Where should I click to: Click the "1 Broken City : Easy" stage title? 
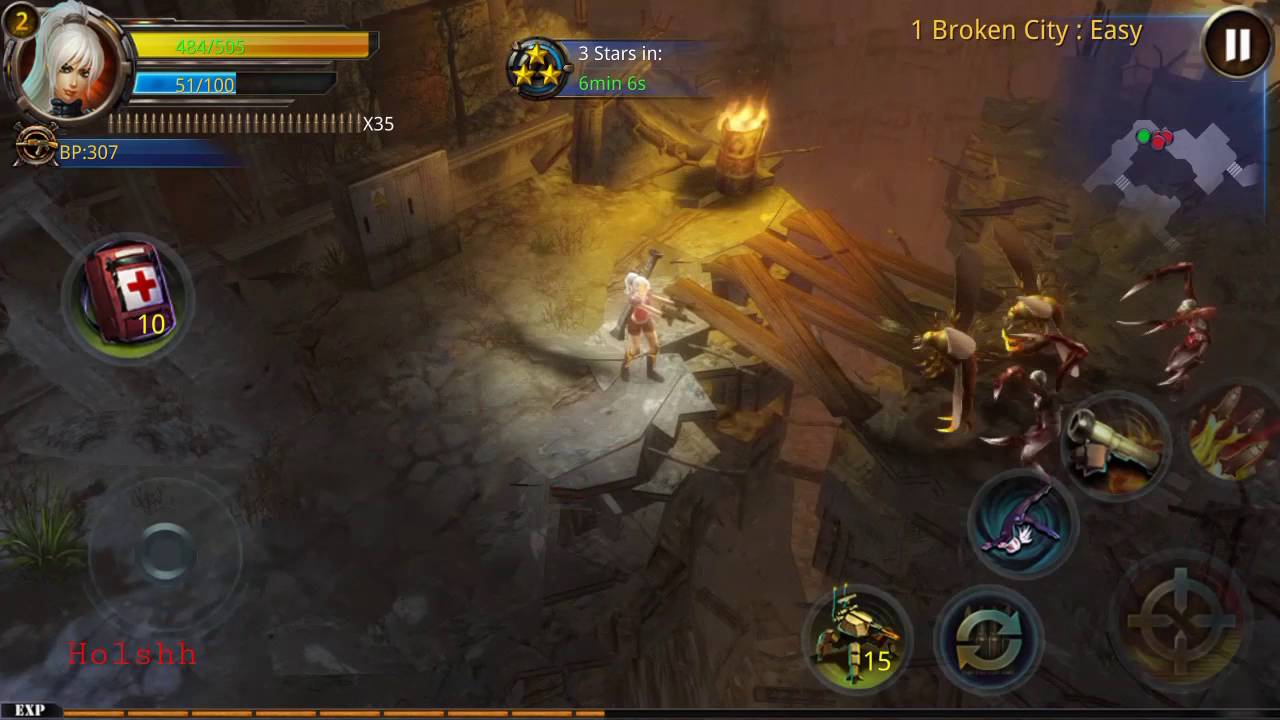coord(1026,30)
